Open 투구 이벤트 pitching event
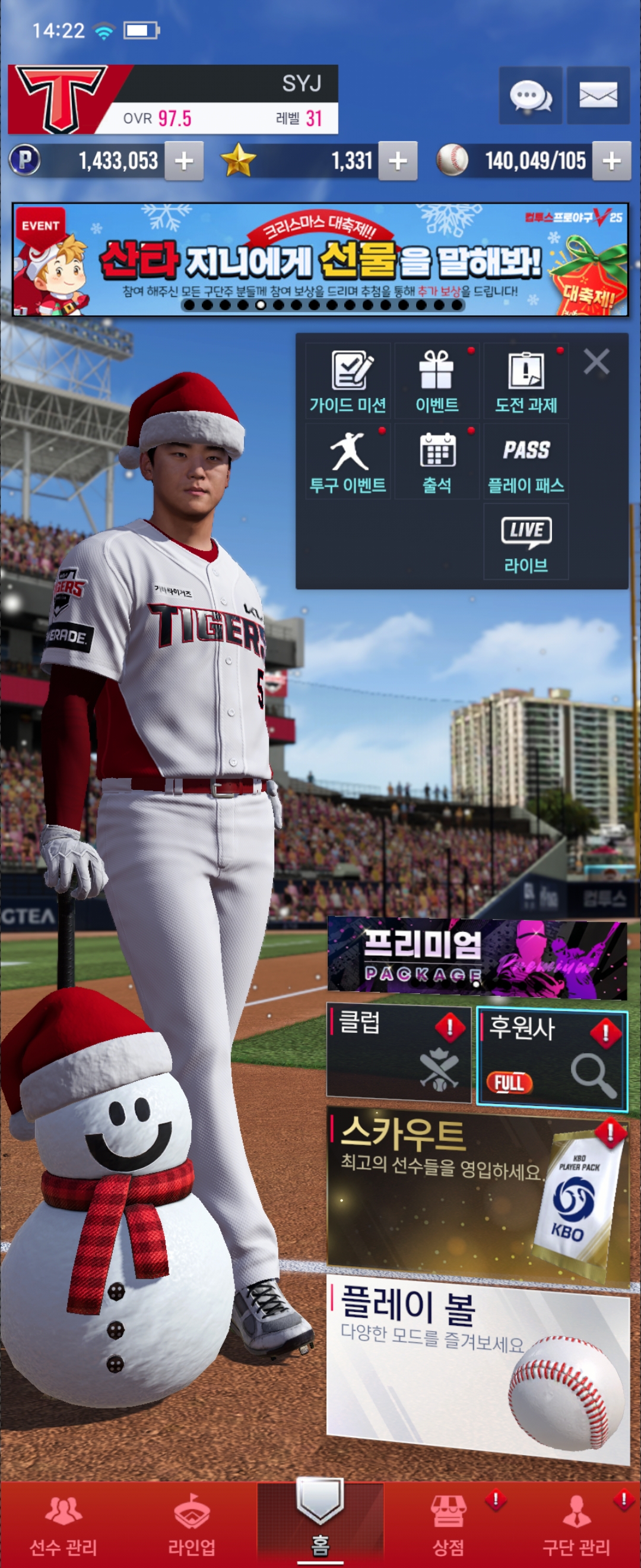Viewport: 641px width, 1568px height. tap(348, 461)
